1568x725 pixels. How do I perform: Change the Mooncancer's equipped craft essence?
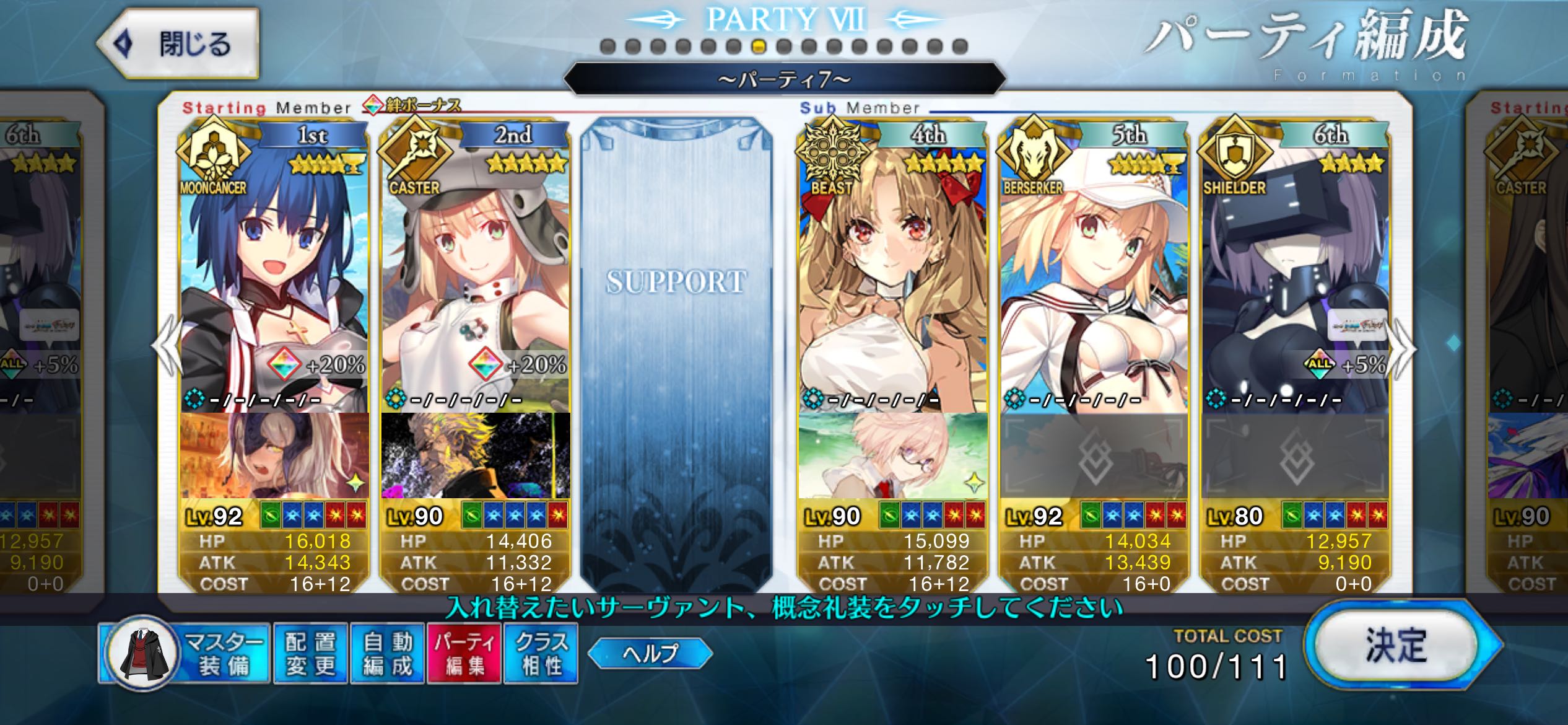pos(274,455)
